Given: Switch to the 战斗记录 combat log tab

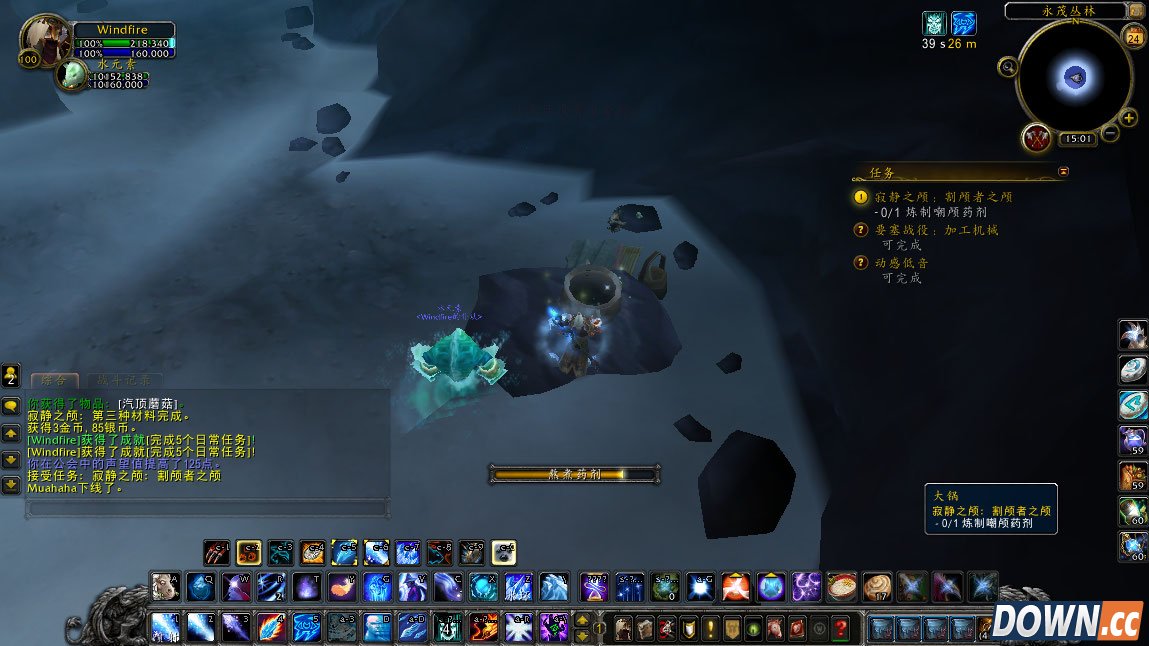Looking at the screenshot, I should click(125, 380).
